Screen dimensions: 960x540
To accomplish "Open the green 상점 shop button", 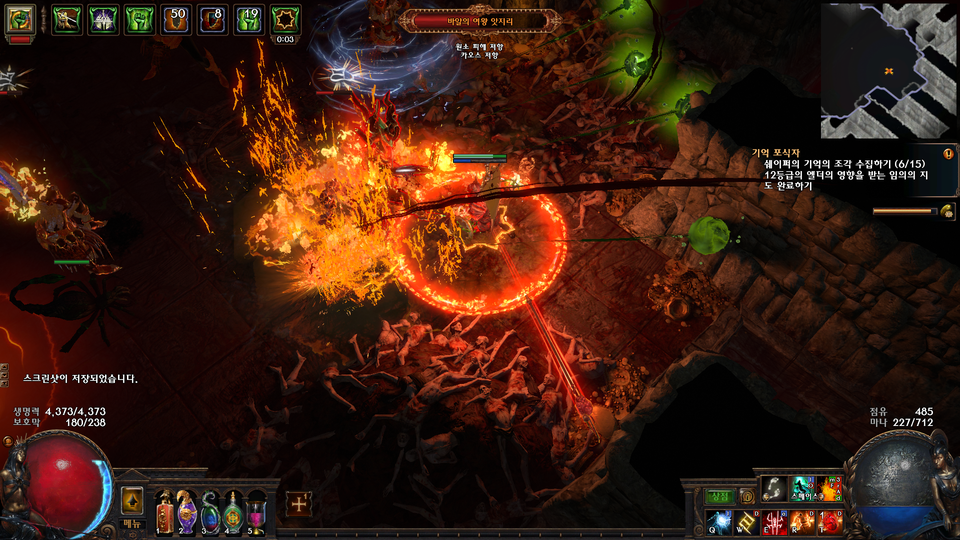I will click(x=720, y=496).
